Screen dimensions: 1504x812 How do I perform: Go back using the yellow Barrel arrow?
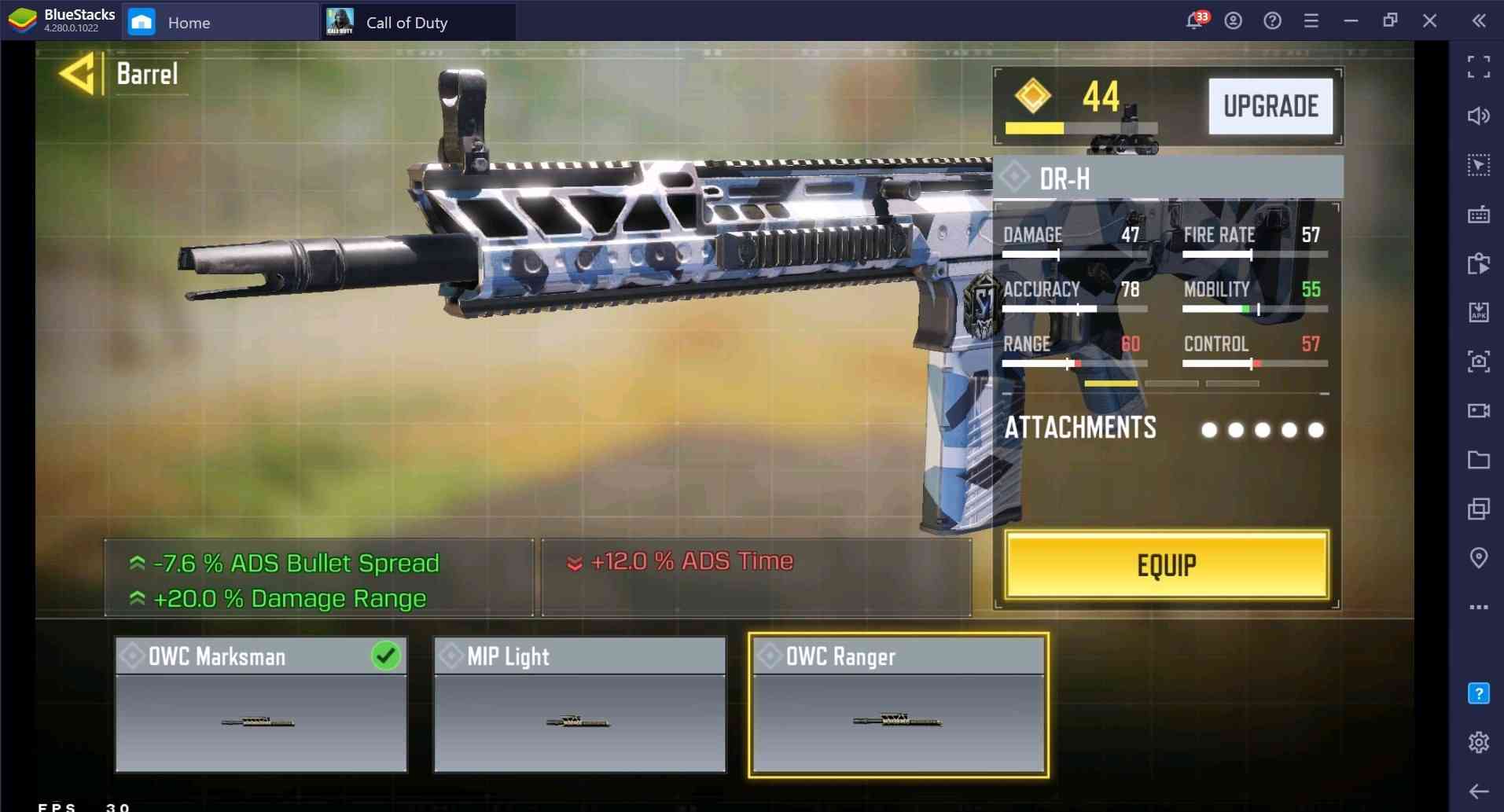(77, 75)
